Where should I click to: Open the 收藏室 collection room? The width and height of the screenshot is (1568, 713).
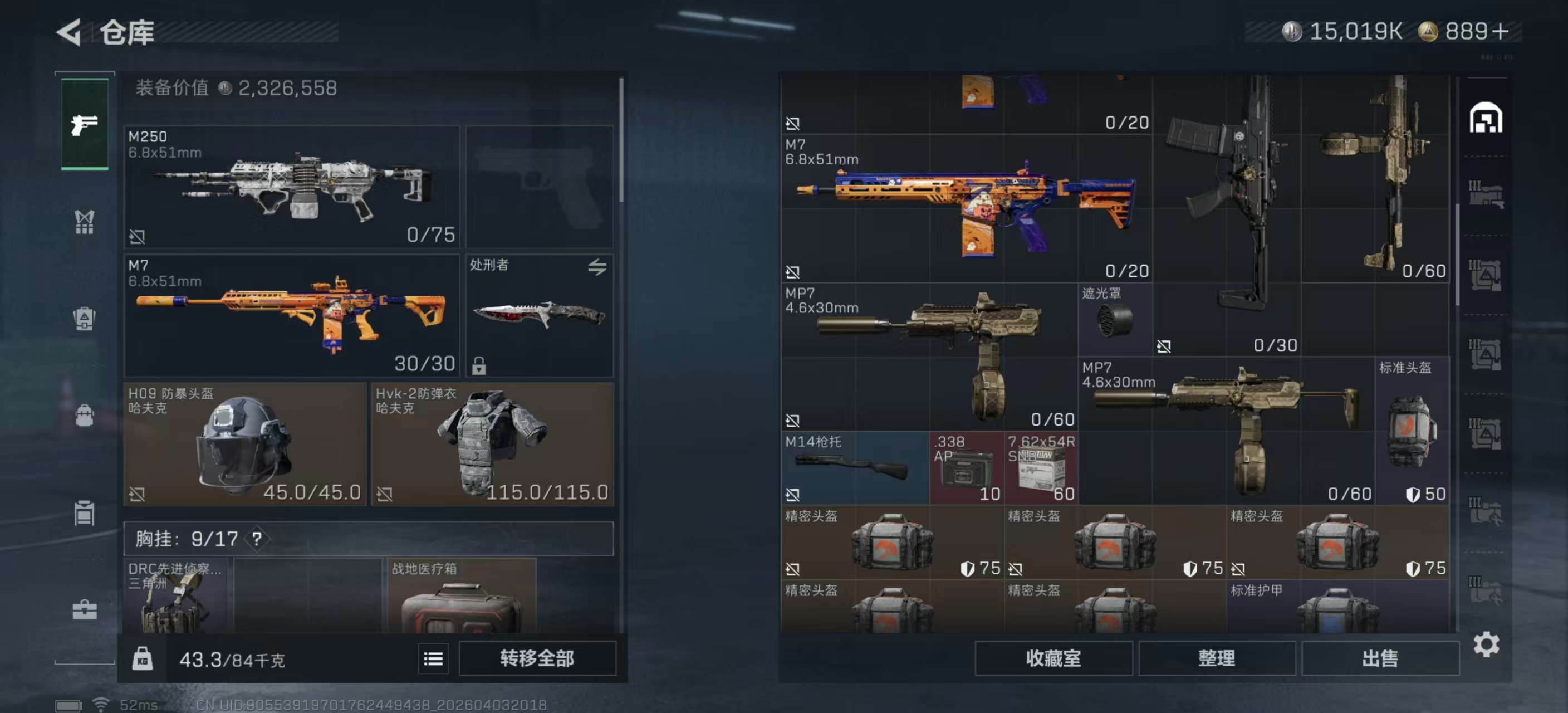[x=1053, y=658]
